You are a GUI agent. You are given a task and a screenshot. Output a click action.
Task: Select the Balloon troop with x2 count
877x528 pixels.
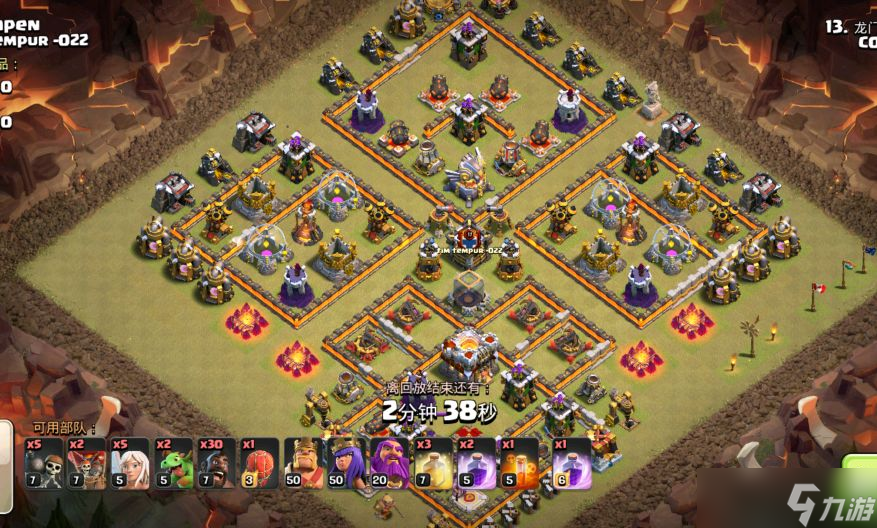point(87,463)
